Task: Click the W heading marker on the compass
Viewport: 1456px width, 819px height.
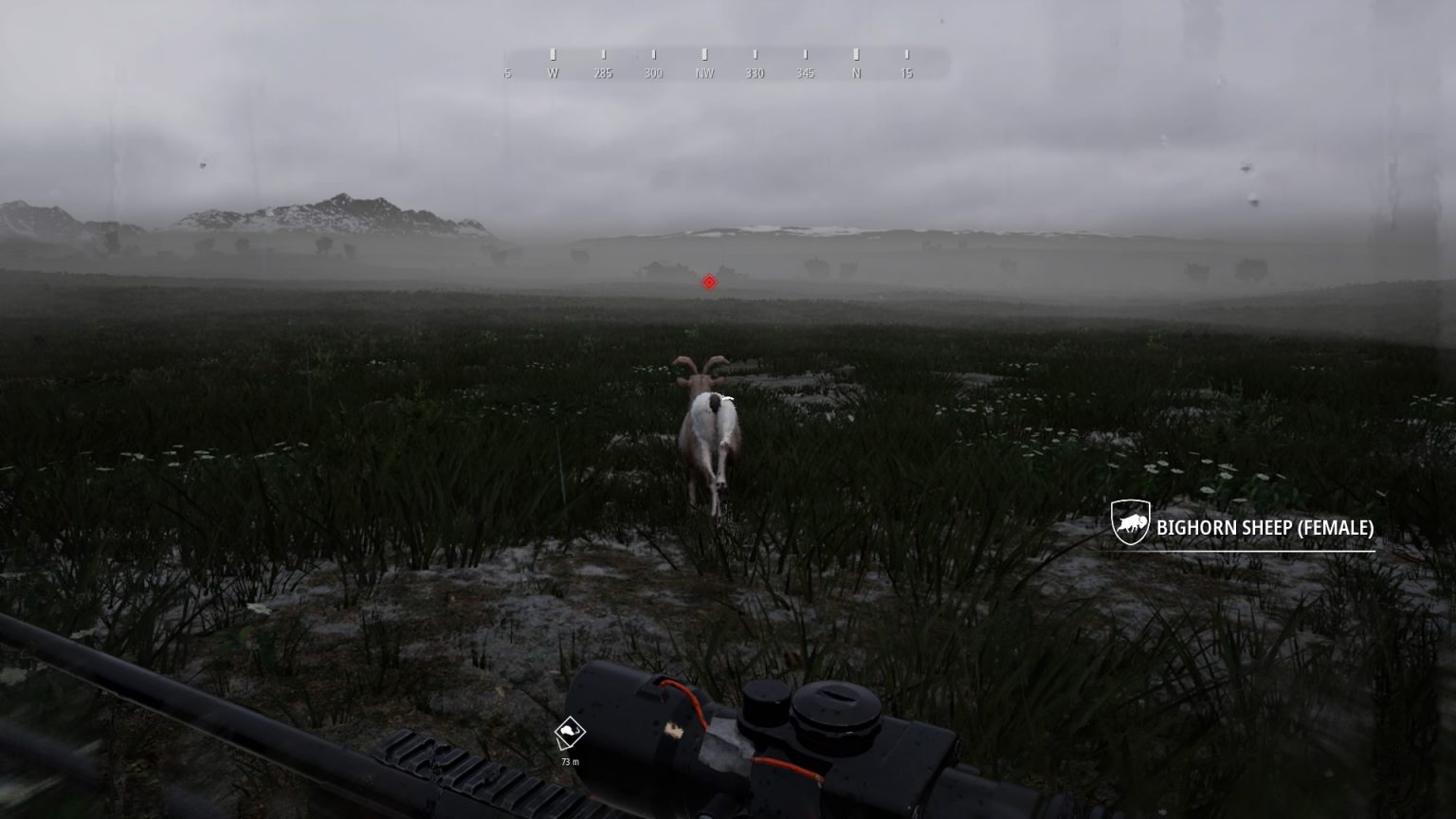Action: [x=553, y=71]
